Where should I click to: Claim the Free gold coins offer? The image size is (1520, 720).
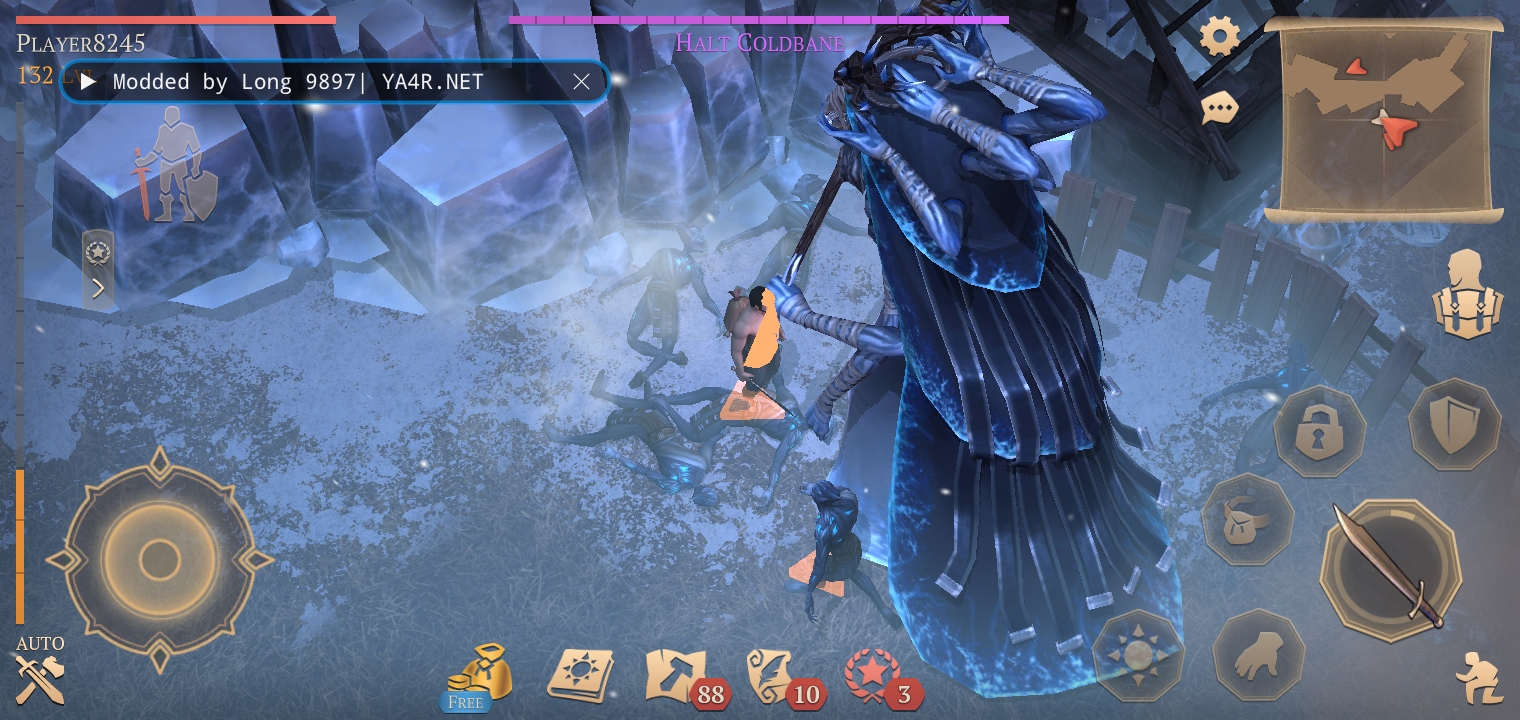477,676
